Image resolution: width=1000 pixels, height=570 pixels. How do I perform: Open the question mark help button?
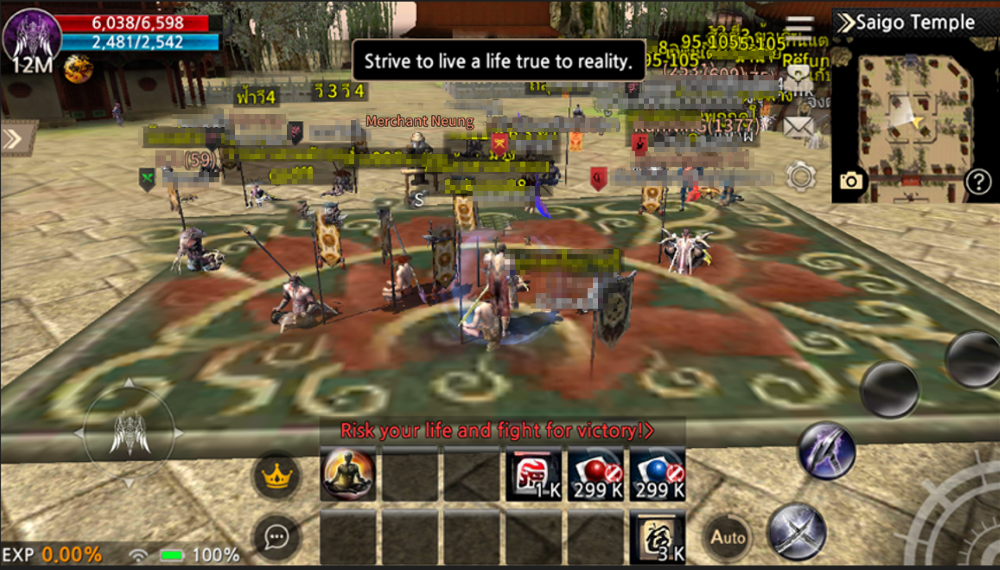977,182
